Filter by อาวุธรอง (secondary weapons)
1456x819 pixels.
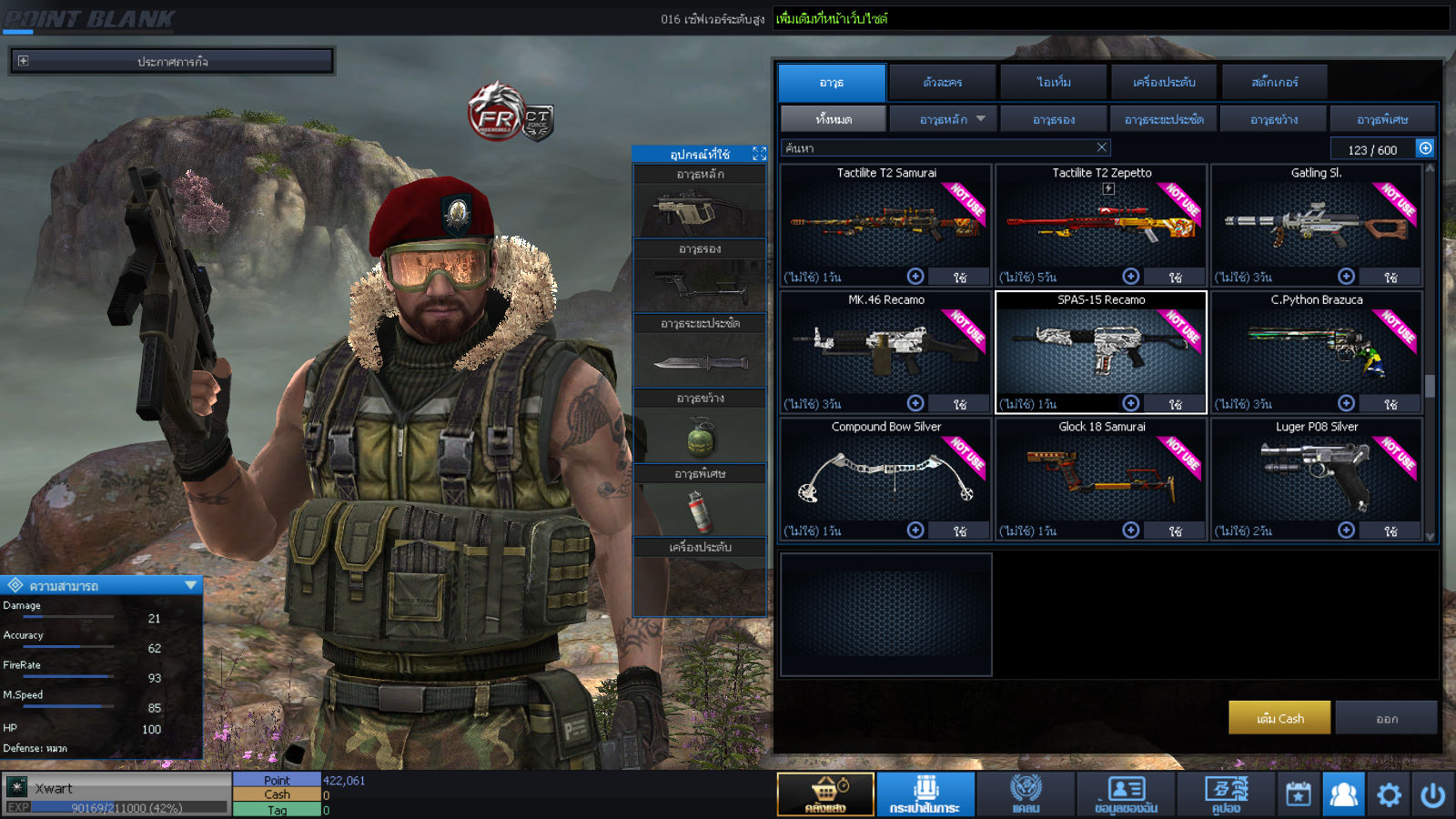click(x=1054, y=119)
